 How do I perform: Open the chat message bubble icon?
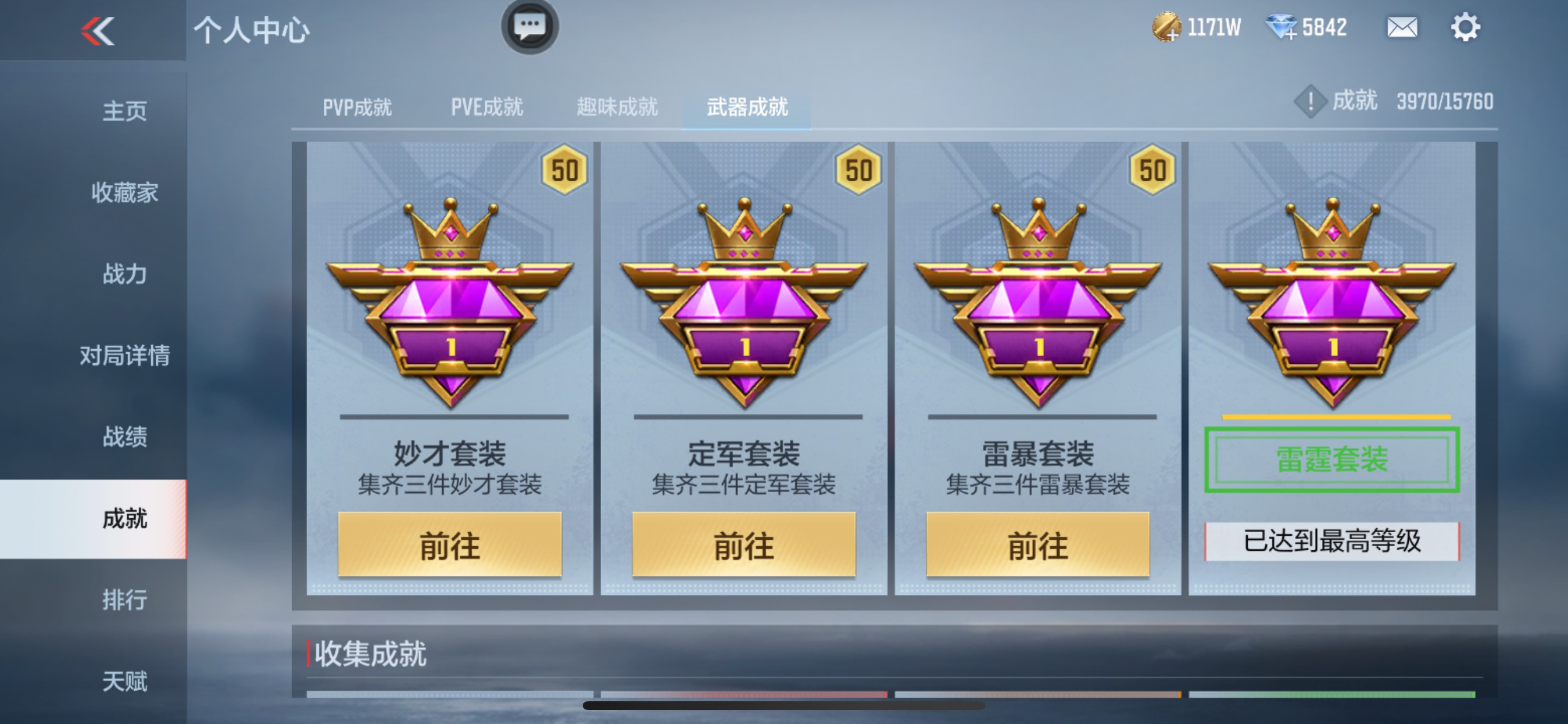[x=530, y=27]
